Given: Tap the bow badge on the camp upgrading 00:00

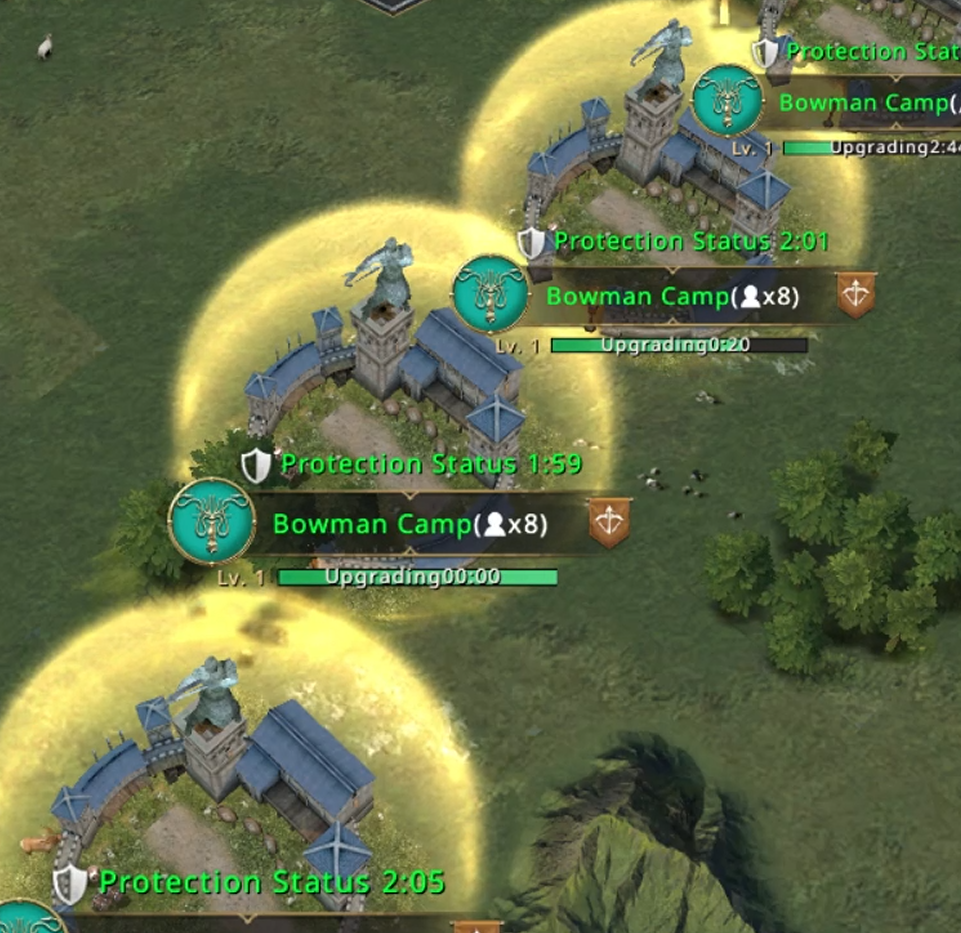Looking at the screenshot, I should [x=609, y=523].
